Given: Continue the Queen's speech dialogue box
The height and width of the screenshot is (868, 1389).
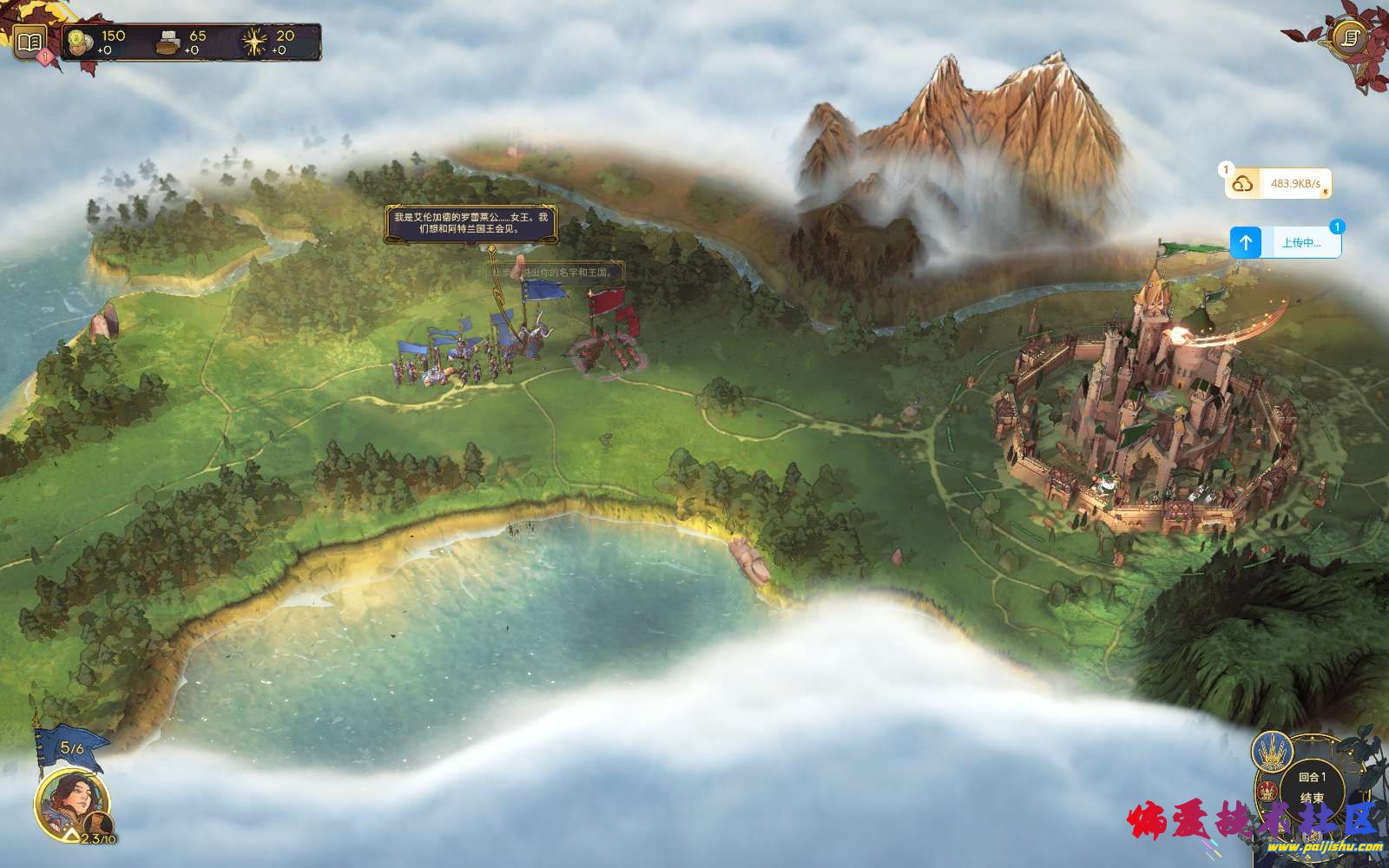Looking at the screenshot, I should click(x=471, y=224).
